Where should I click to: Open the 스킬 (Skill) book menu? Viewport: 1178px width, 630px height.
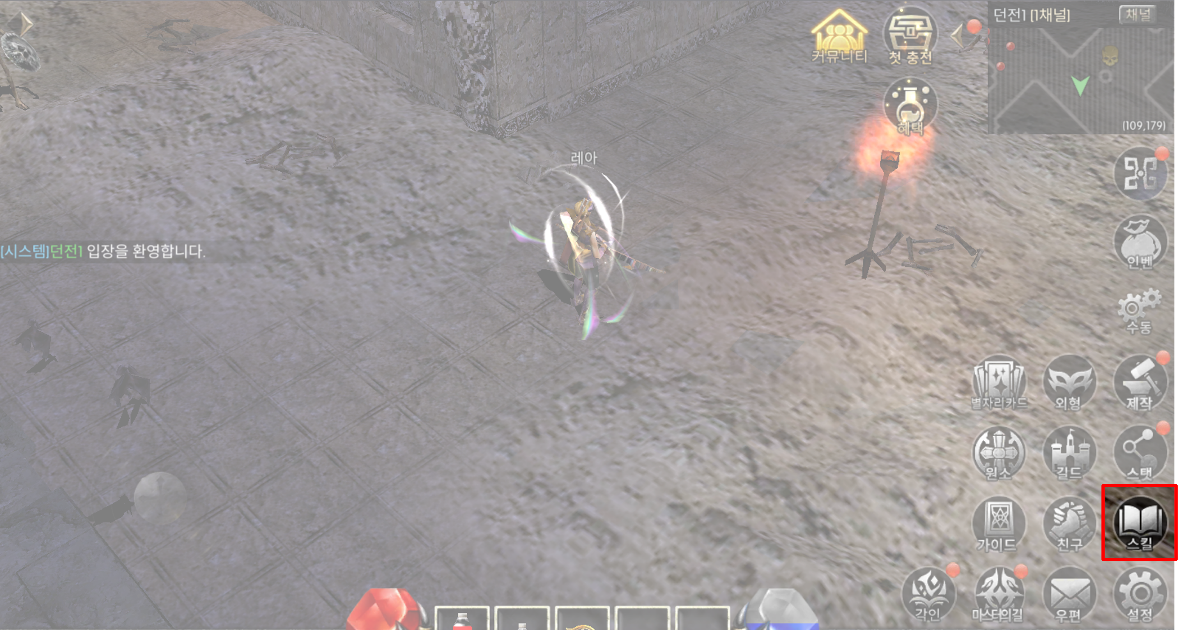[1140, 521]
